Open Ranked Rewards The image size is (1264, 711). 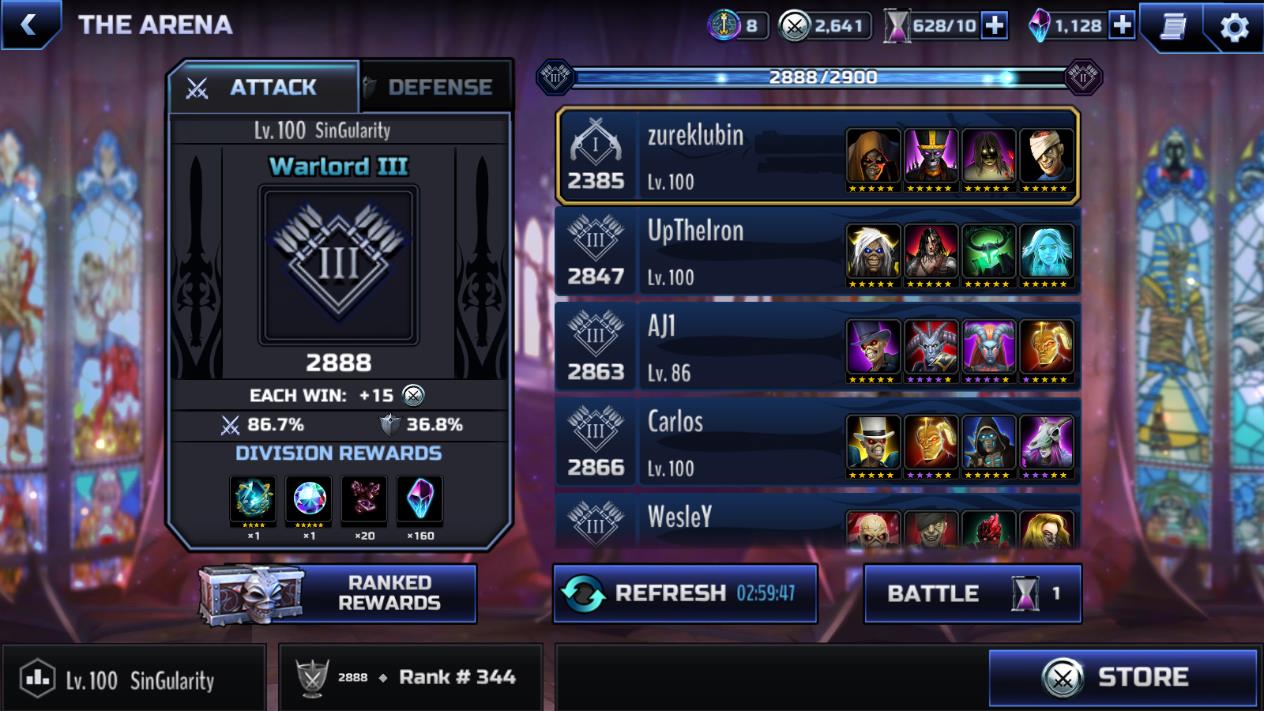(338, 593)
